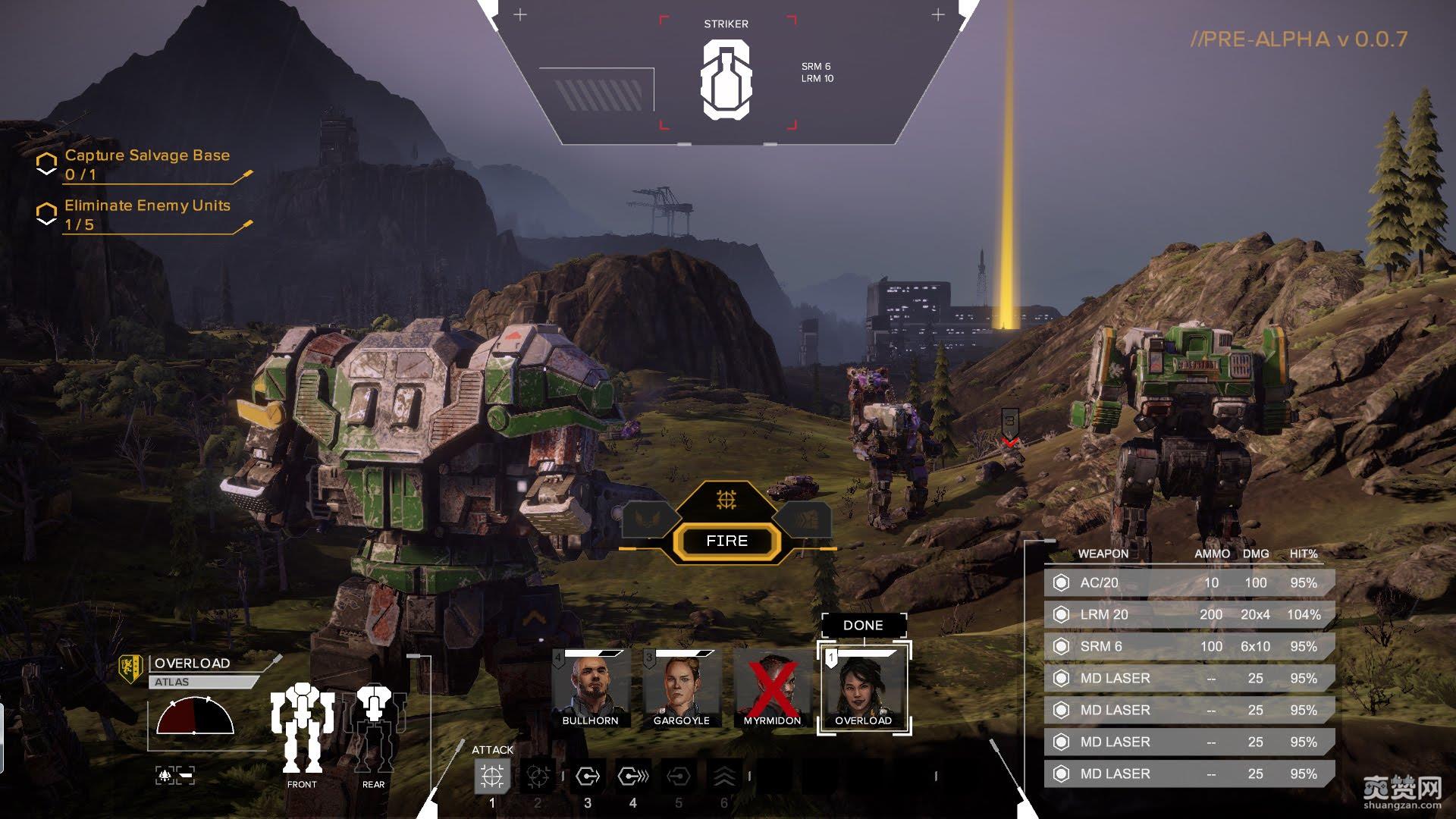The height and width of the screenshot is (819, 1456).
Task: Click the Striker target icon in top panel
Action: 726,80
